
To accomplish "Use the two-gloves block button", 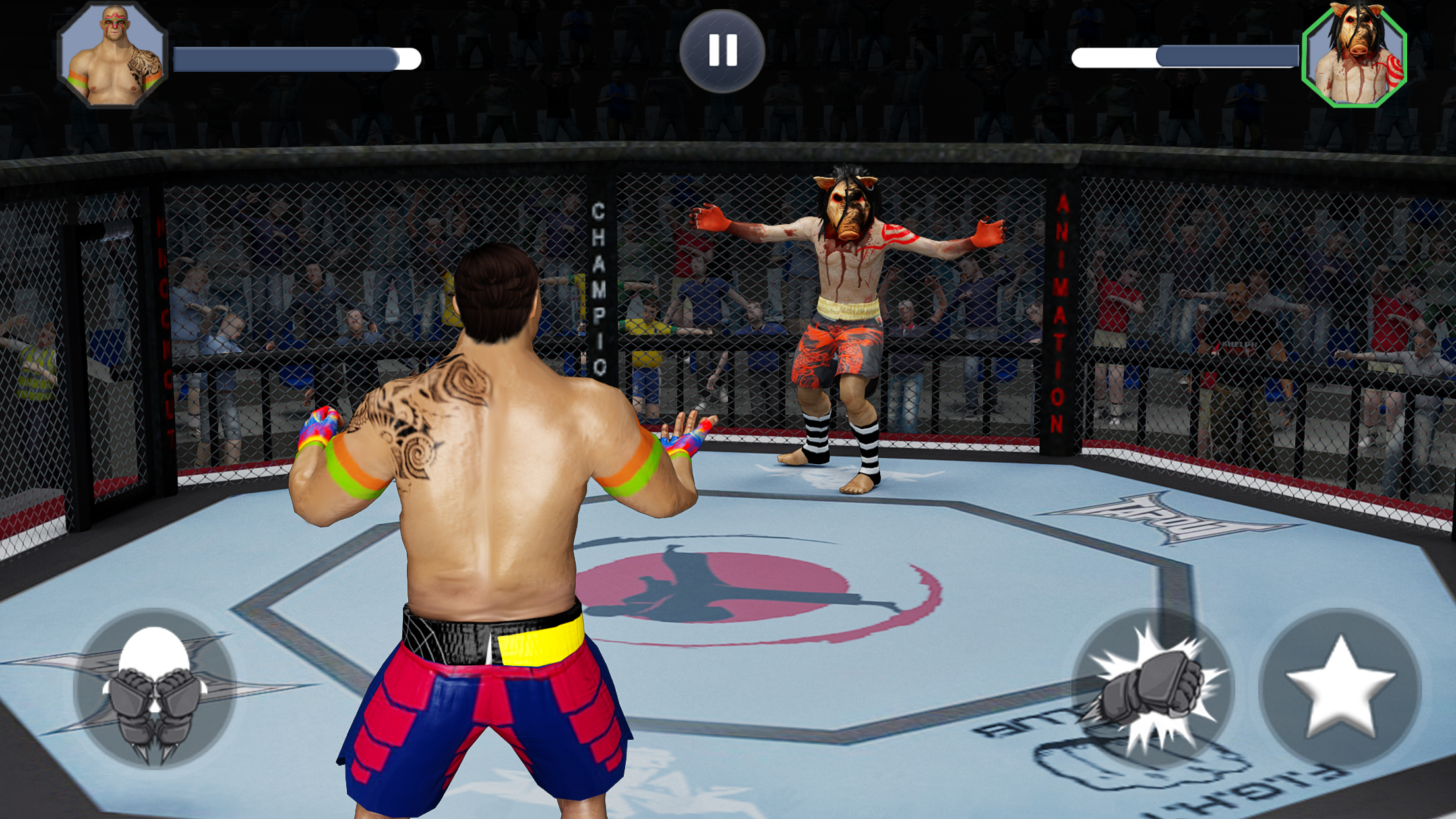I will click(x=155, y=688).
